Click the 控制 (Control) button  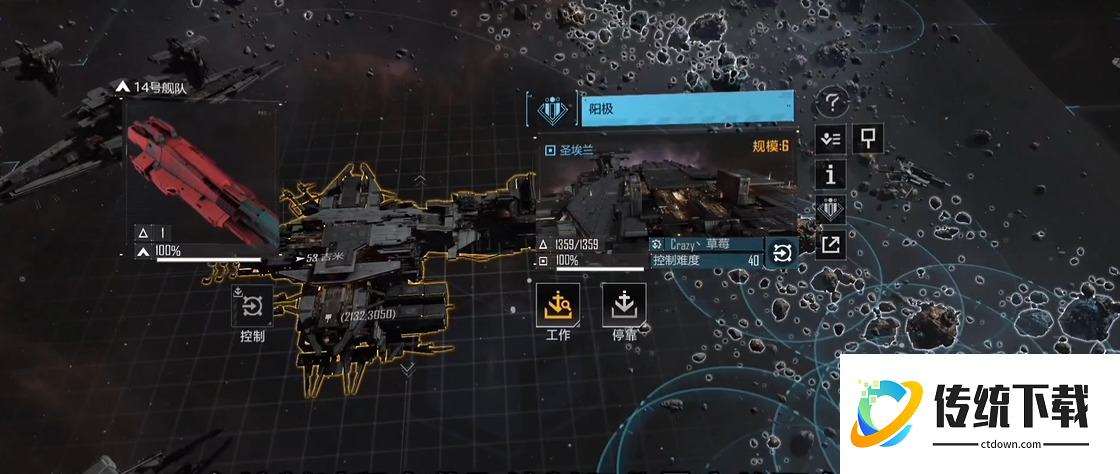pos(252,307)
